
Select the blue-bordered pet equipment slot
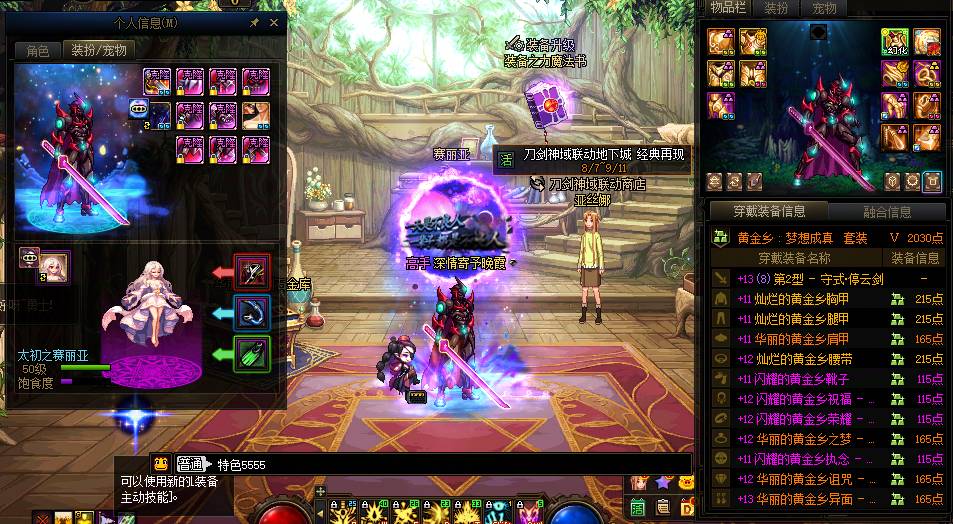(250, 312)
